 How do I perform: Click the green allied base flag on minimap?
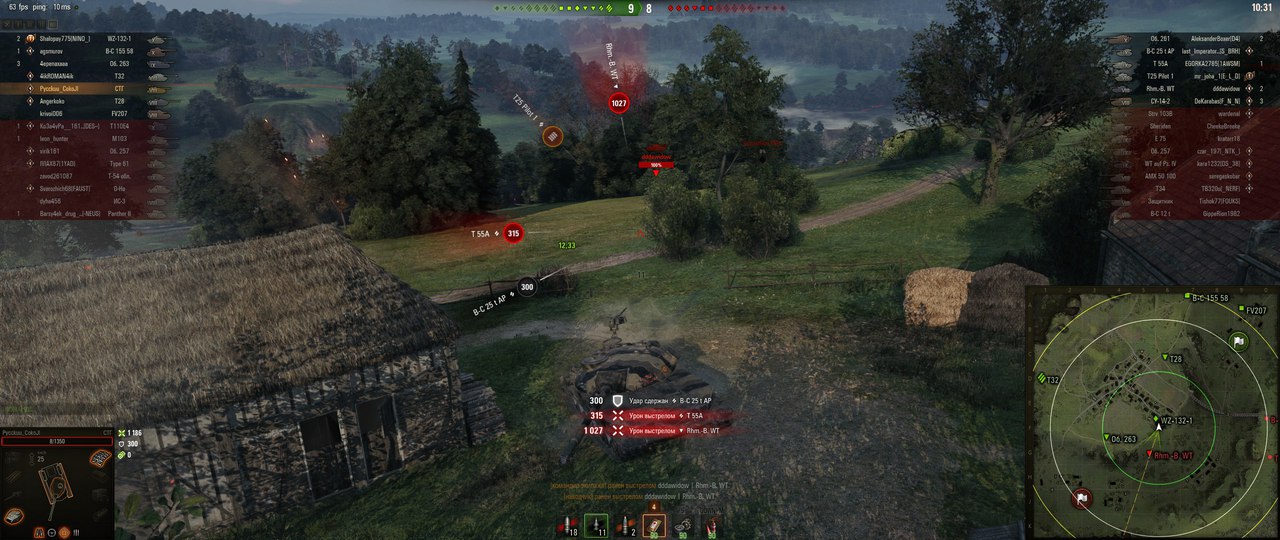coord(1238,342)
